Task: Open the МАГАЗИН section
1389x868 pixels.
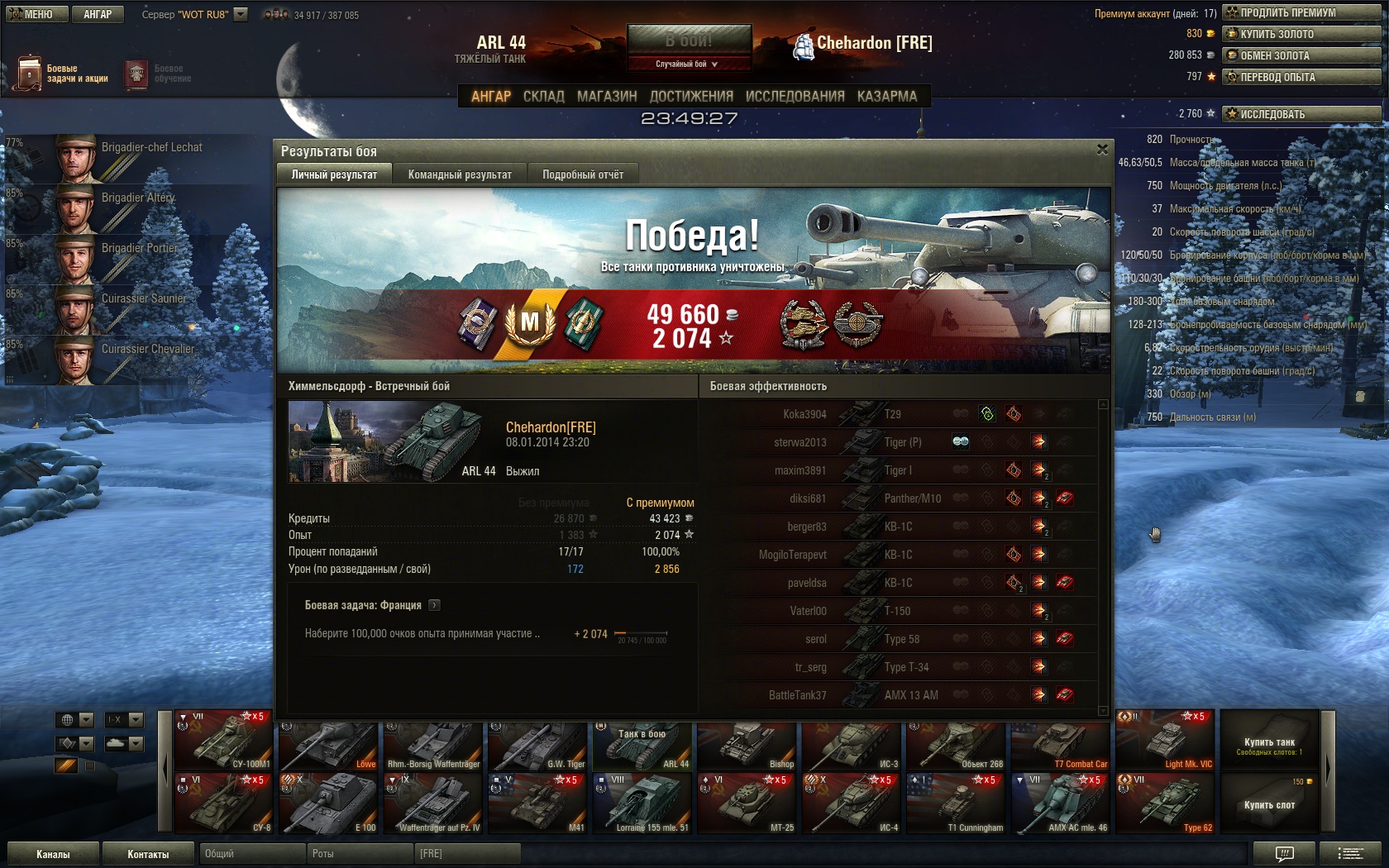Action: (607, 97)
